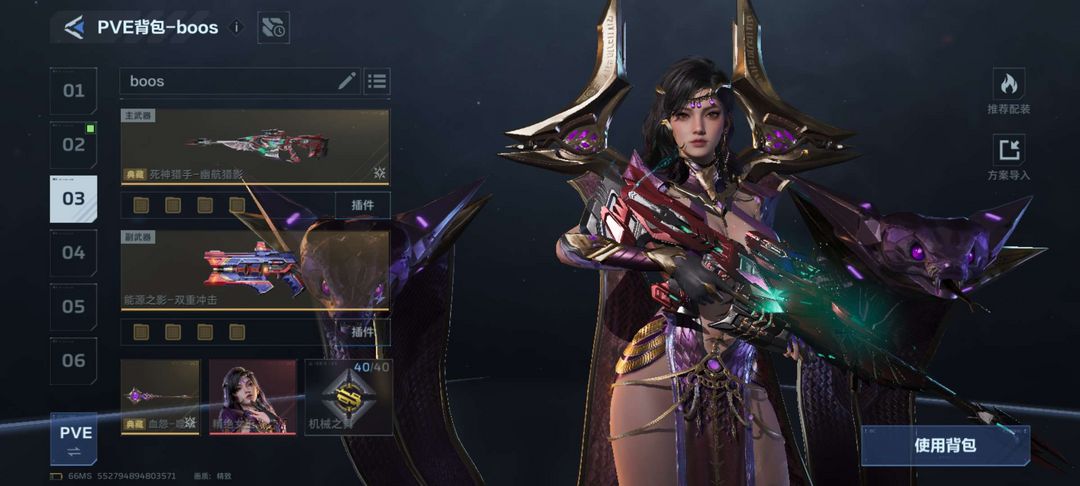Edit the backpack name with the pencil icon
Screen dimensions: 1080x486
pyautogui.click(x=347, y=81)
